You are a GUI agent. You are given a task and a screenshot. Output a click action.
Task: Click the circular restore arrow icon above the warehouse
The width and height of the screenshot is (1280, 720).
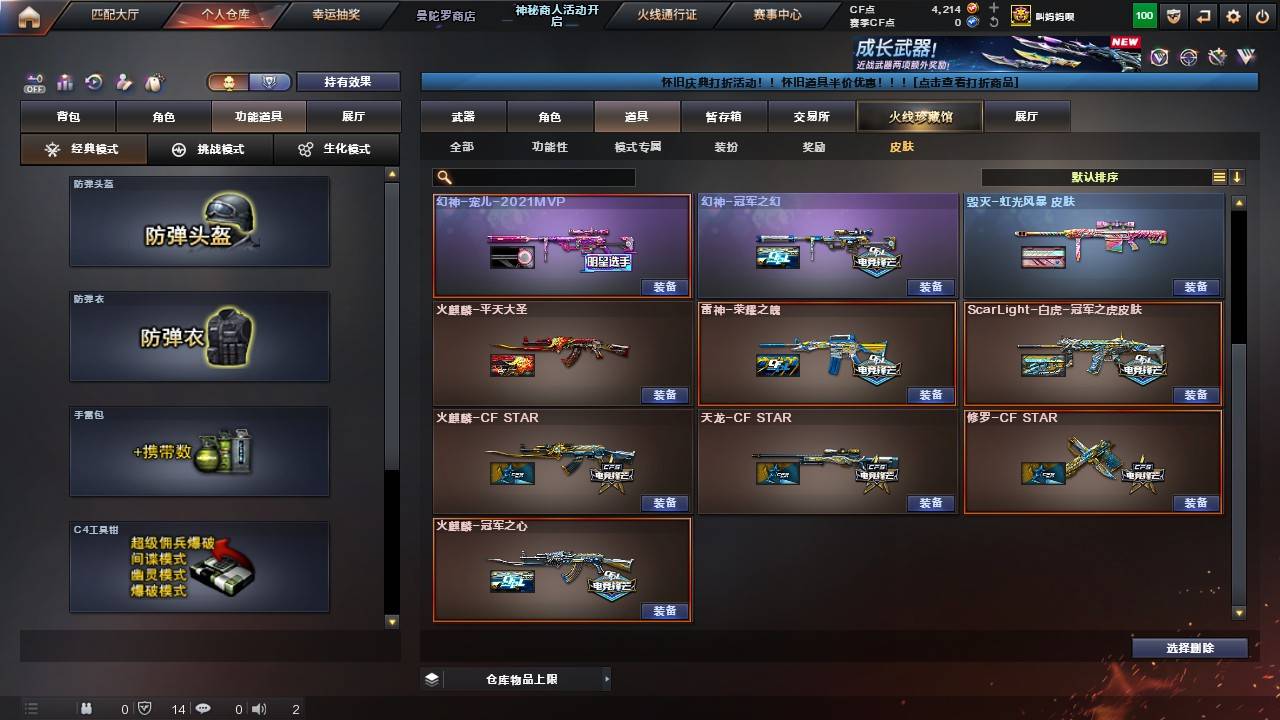click(96, 81)
